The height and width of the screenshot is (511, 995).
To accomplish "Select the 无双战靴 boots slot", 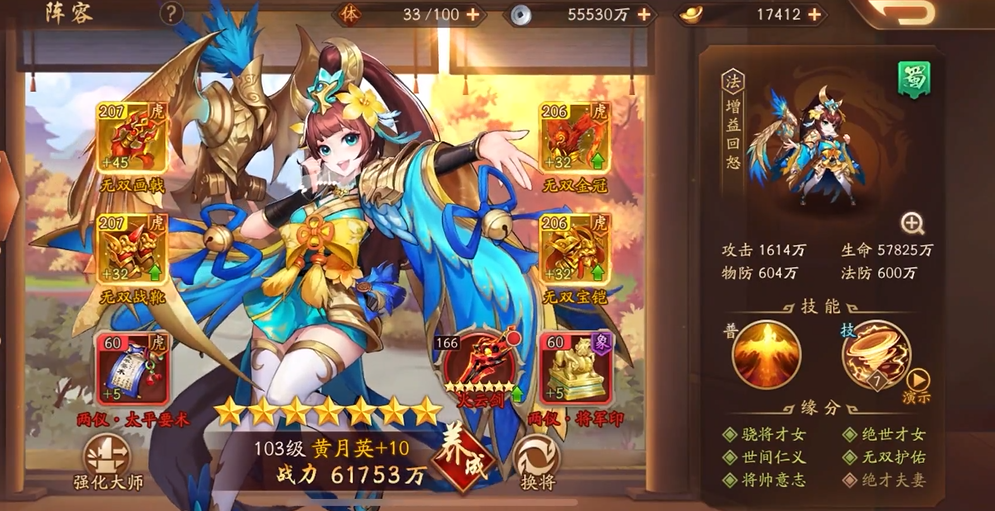I will pos(132,247).
